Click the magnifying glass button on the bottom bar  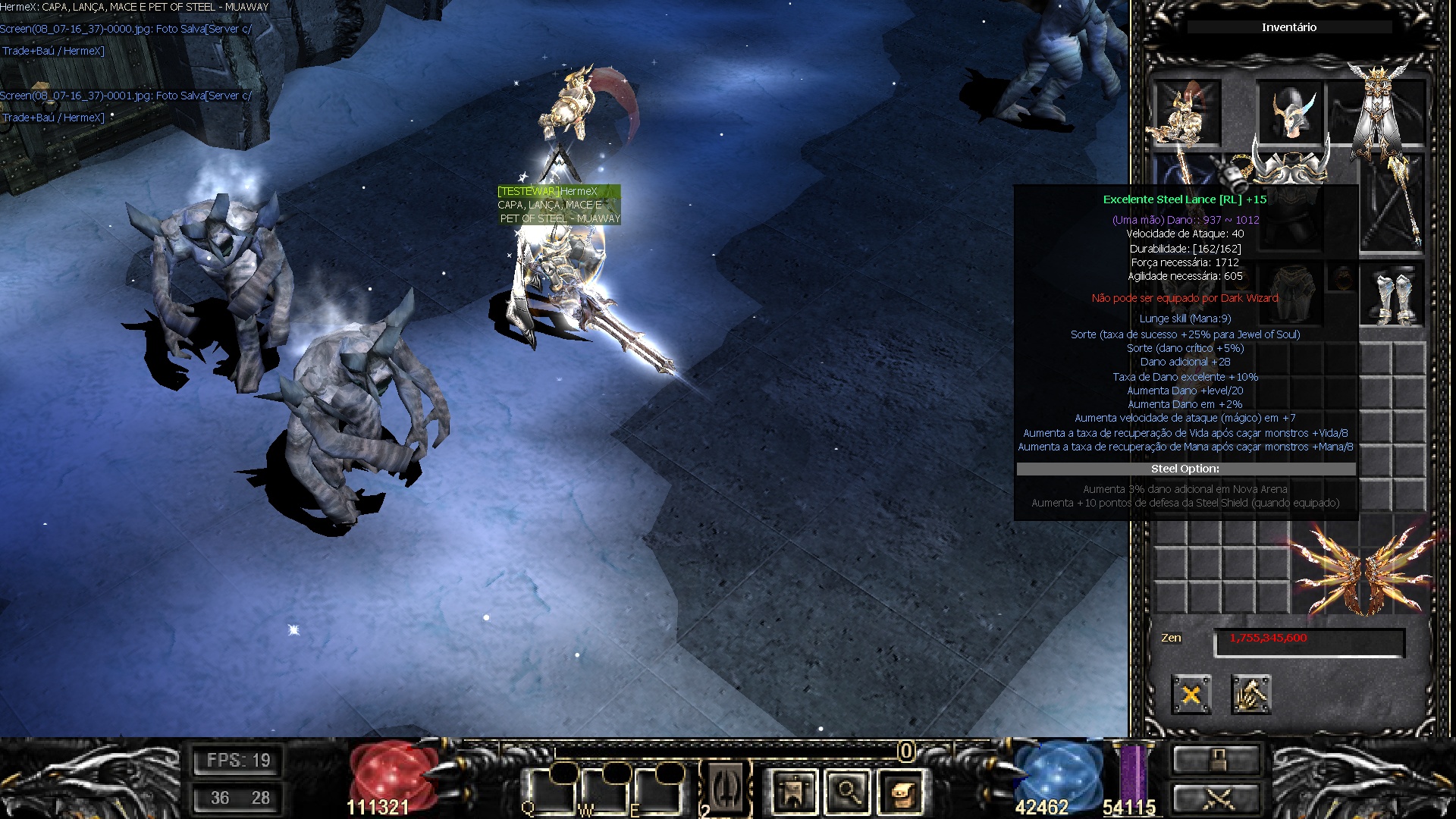(x=848, y=792)
